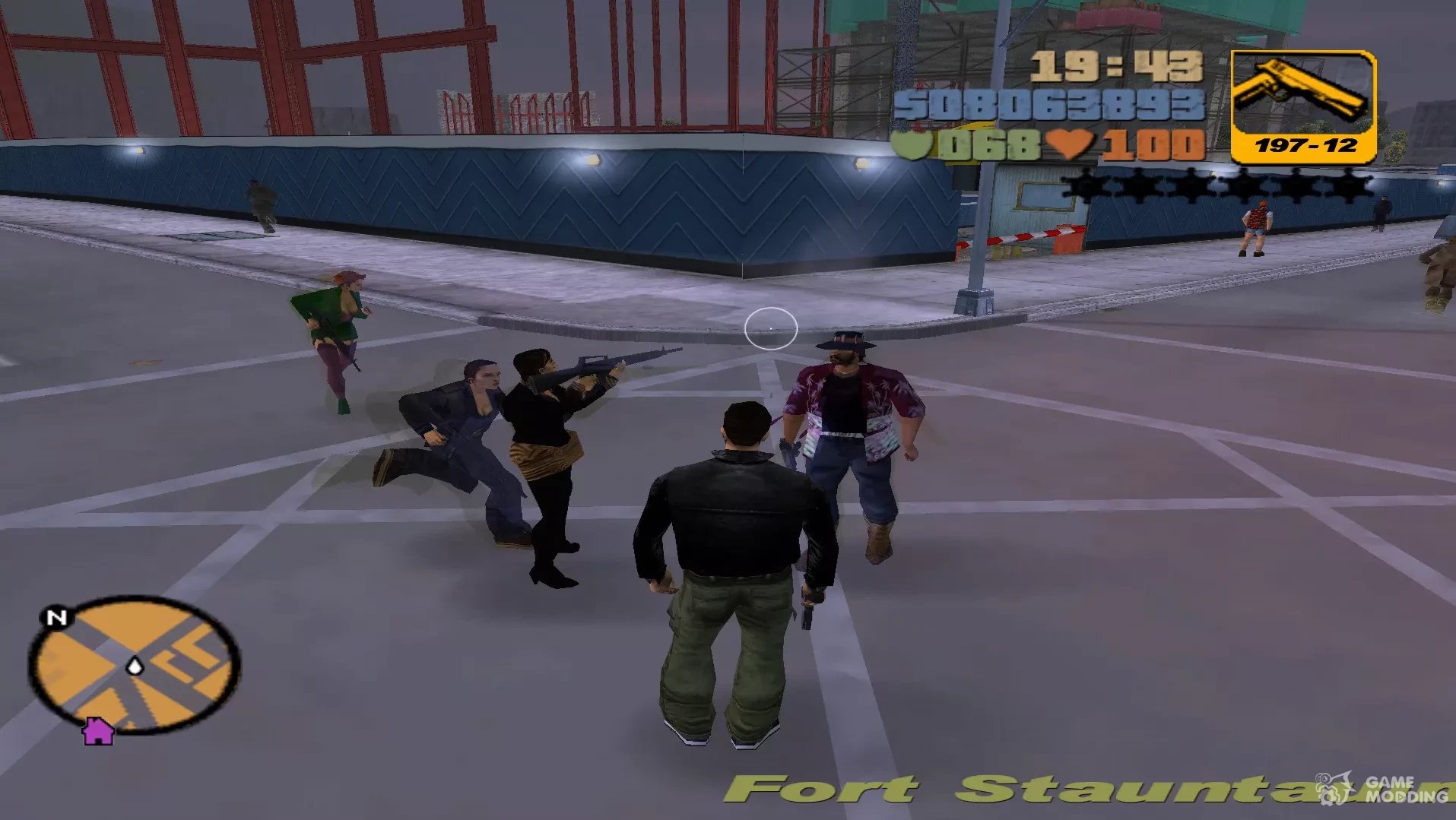The width and height of the screenshot is (1456, 820).
Task: Click the north compass indicator on radar
Action: [x=57, y=617]
